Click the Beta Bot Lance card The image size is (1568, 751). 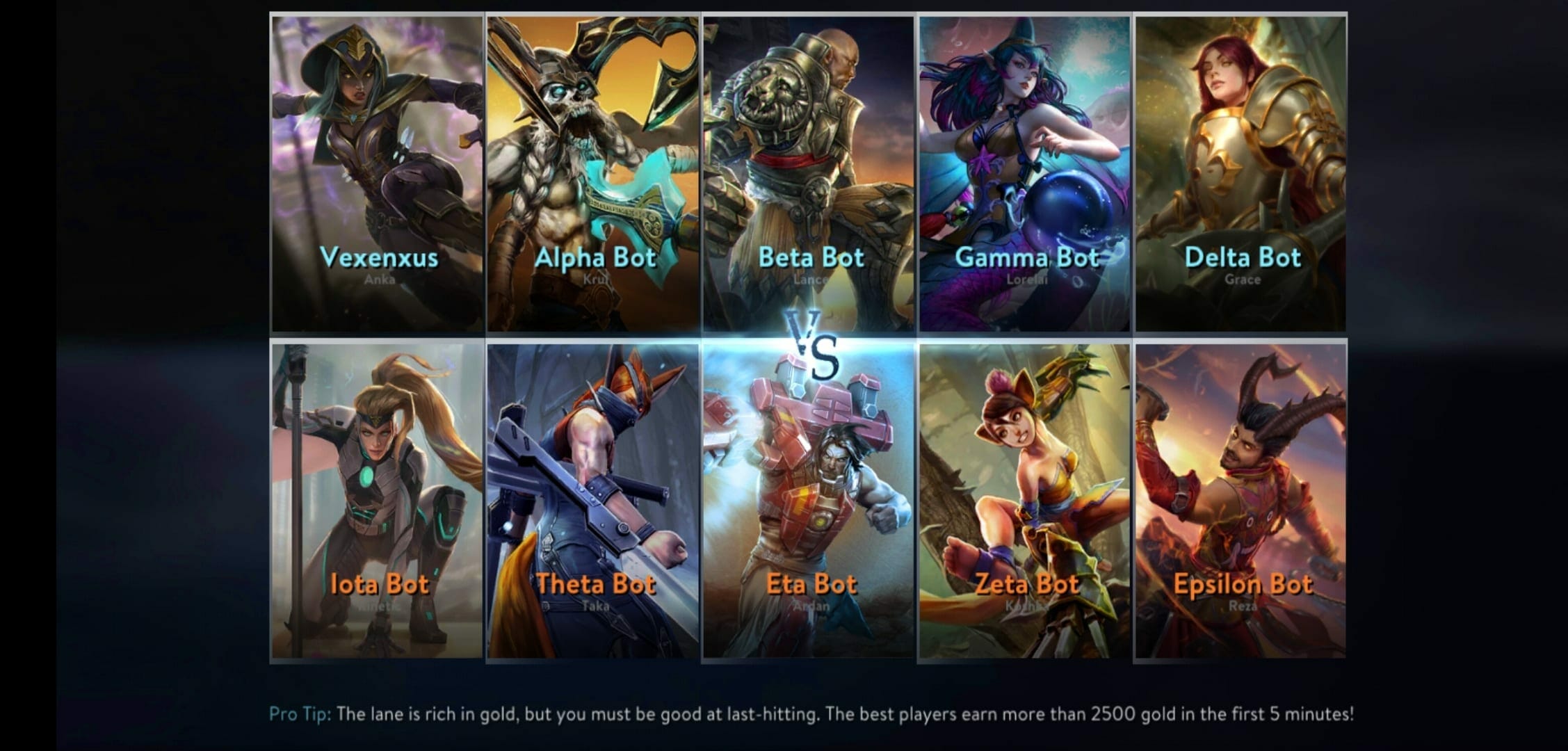click(x=809, y=174)
